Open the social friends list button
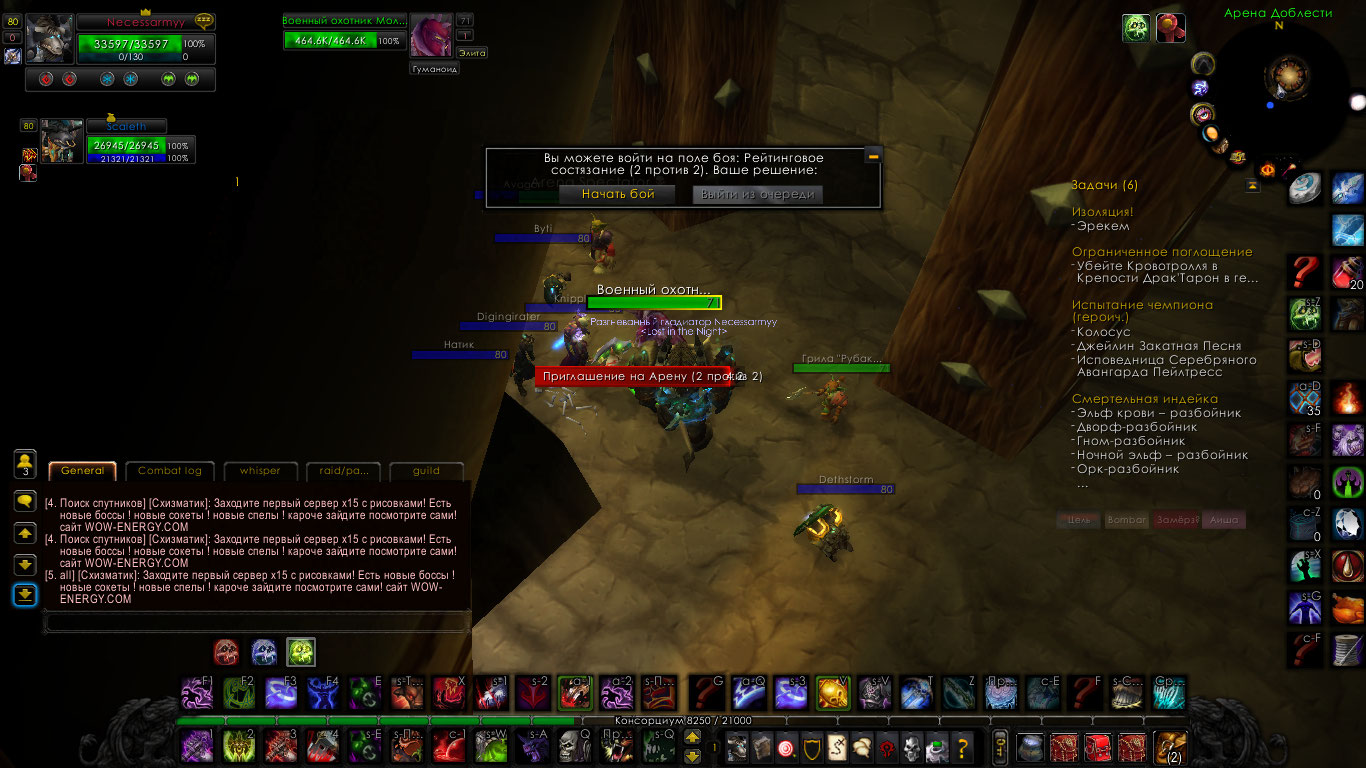1366x768 pixels. pos(25,463)
